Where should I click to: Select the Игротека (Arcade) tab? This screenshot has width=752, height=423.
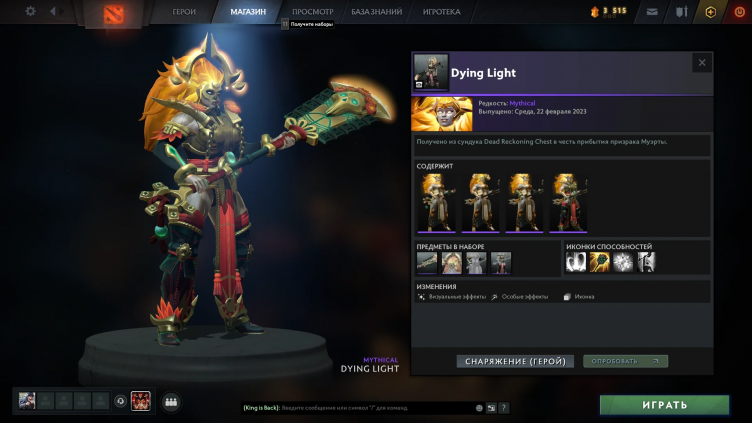click(x=441, y=12)
